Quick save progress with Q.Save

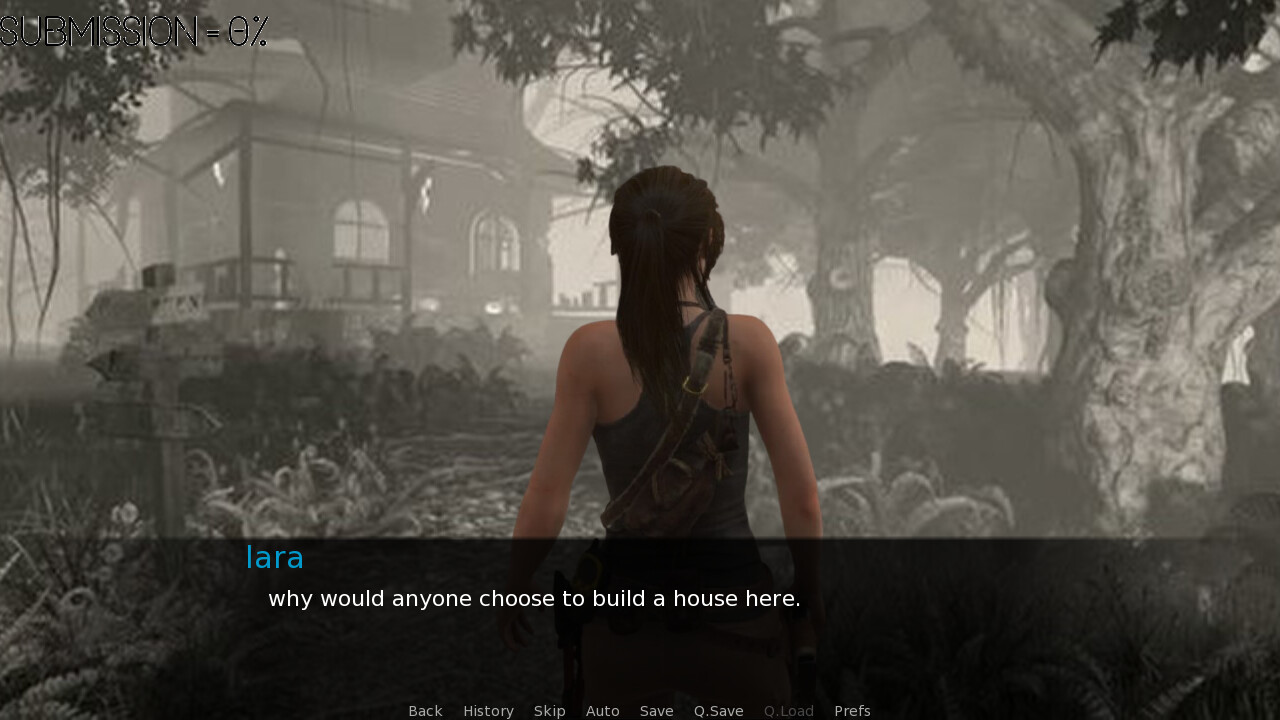click(718, 710)
